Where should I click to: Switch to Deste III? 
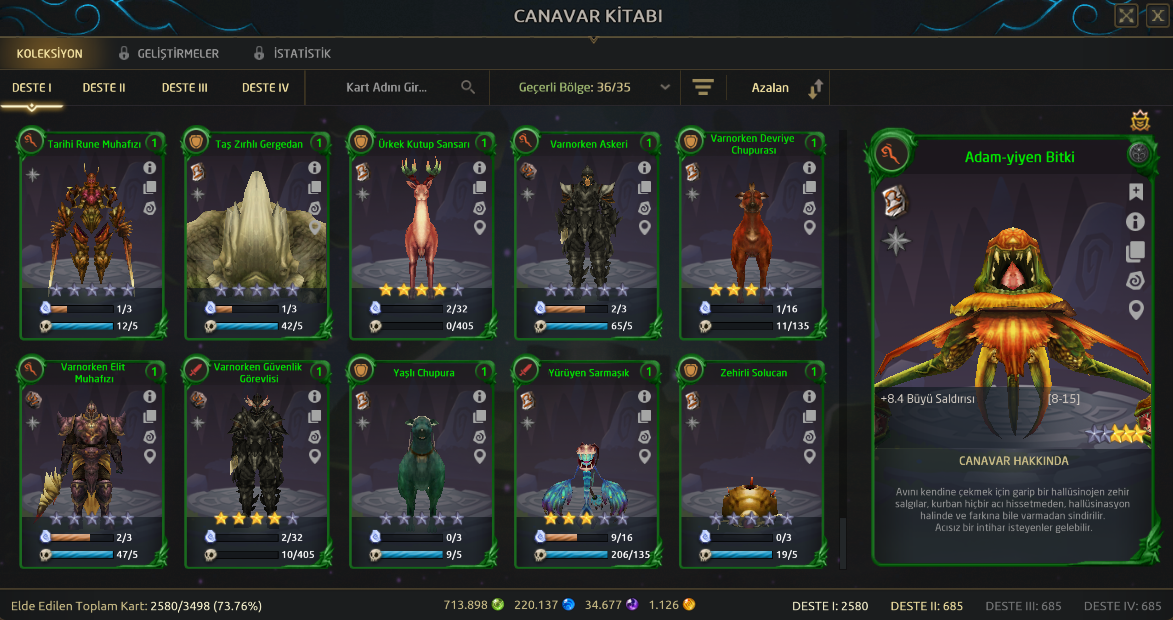(x=185, y=88)
